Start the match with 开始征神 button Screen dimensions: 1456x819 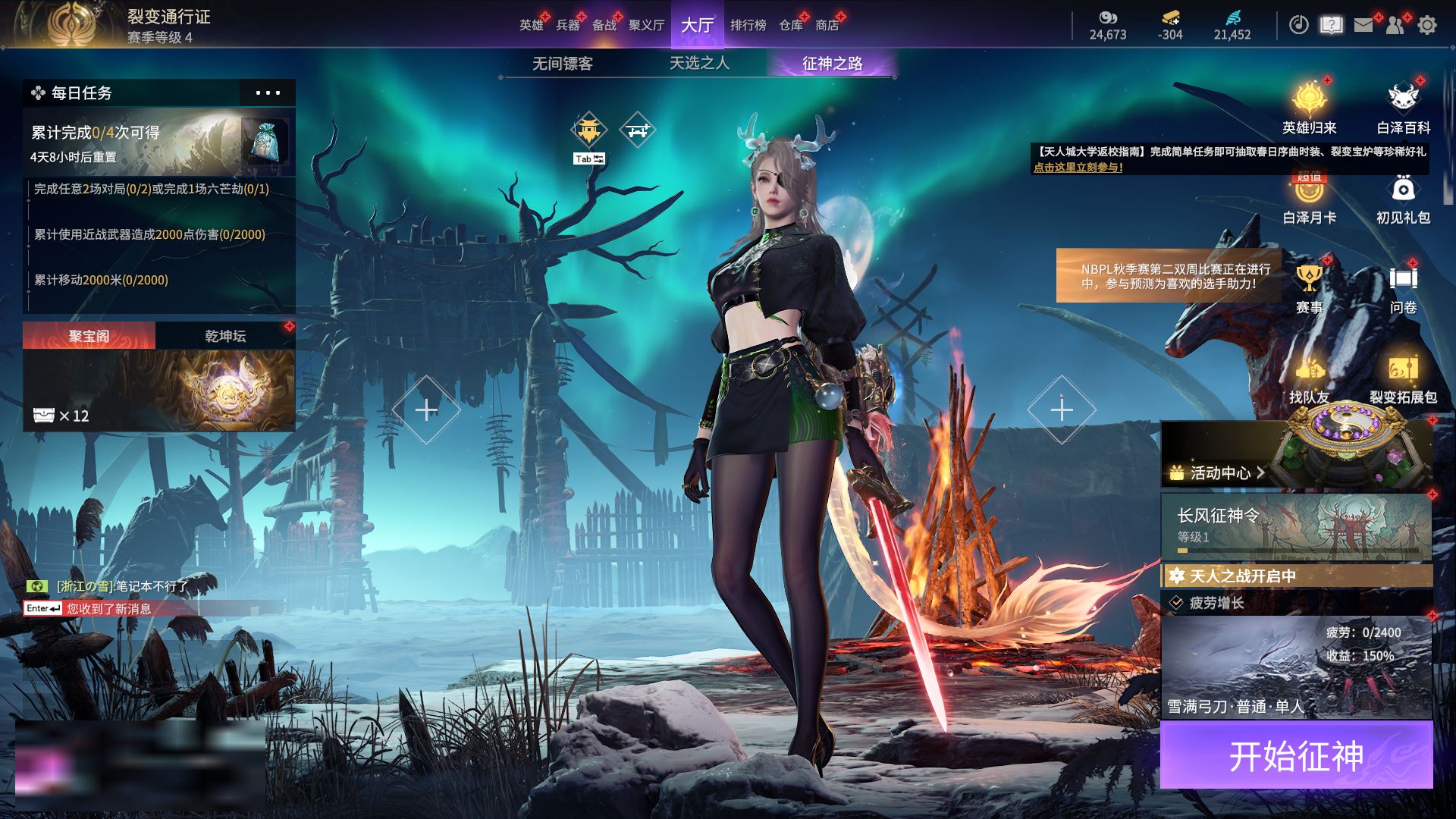[1296, 755]
